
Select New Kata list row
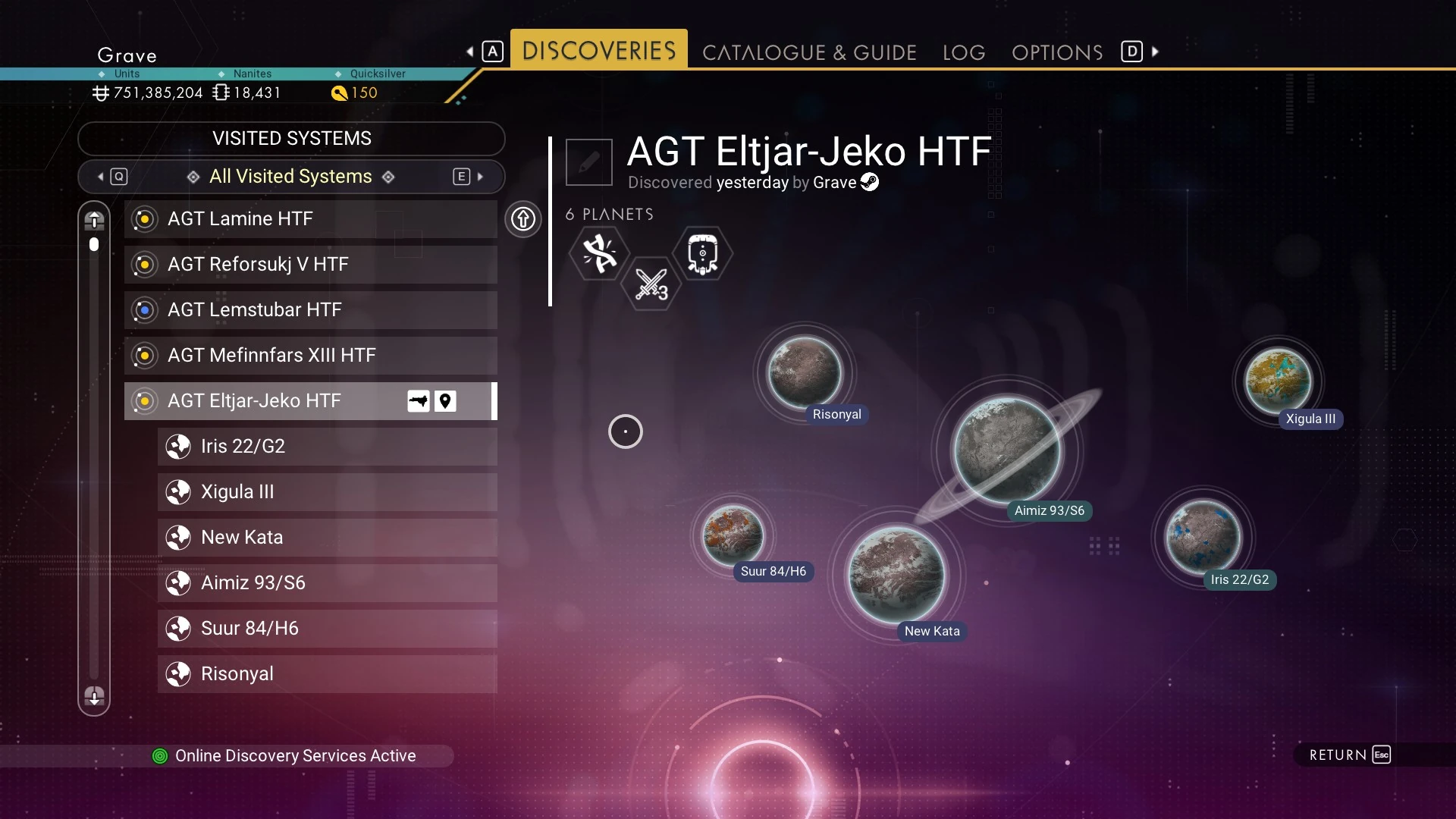click(x=327, y=538)
